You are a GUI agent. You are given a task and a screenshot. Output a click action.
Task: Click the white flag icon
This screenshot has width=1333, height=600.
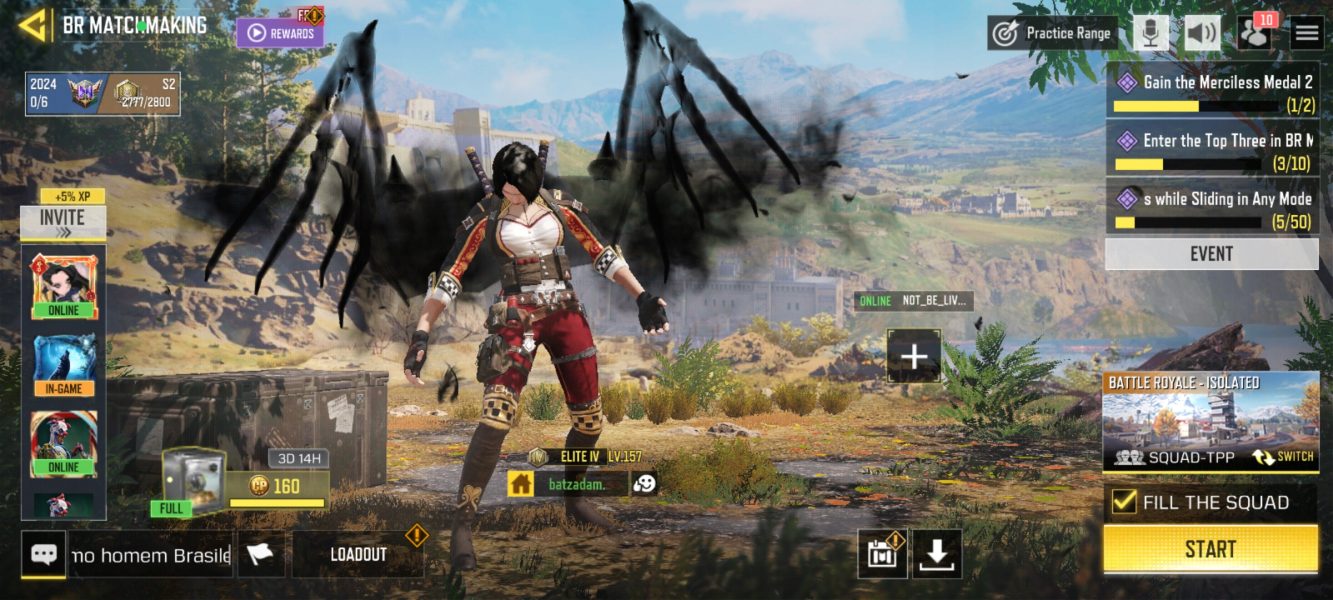coord(260,554)
